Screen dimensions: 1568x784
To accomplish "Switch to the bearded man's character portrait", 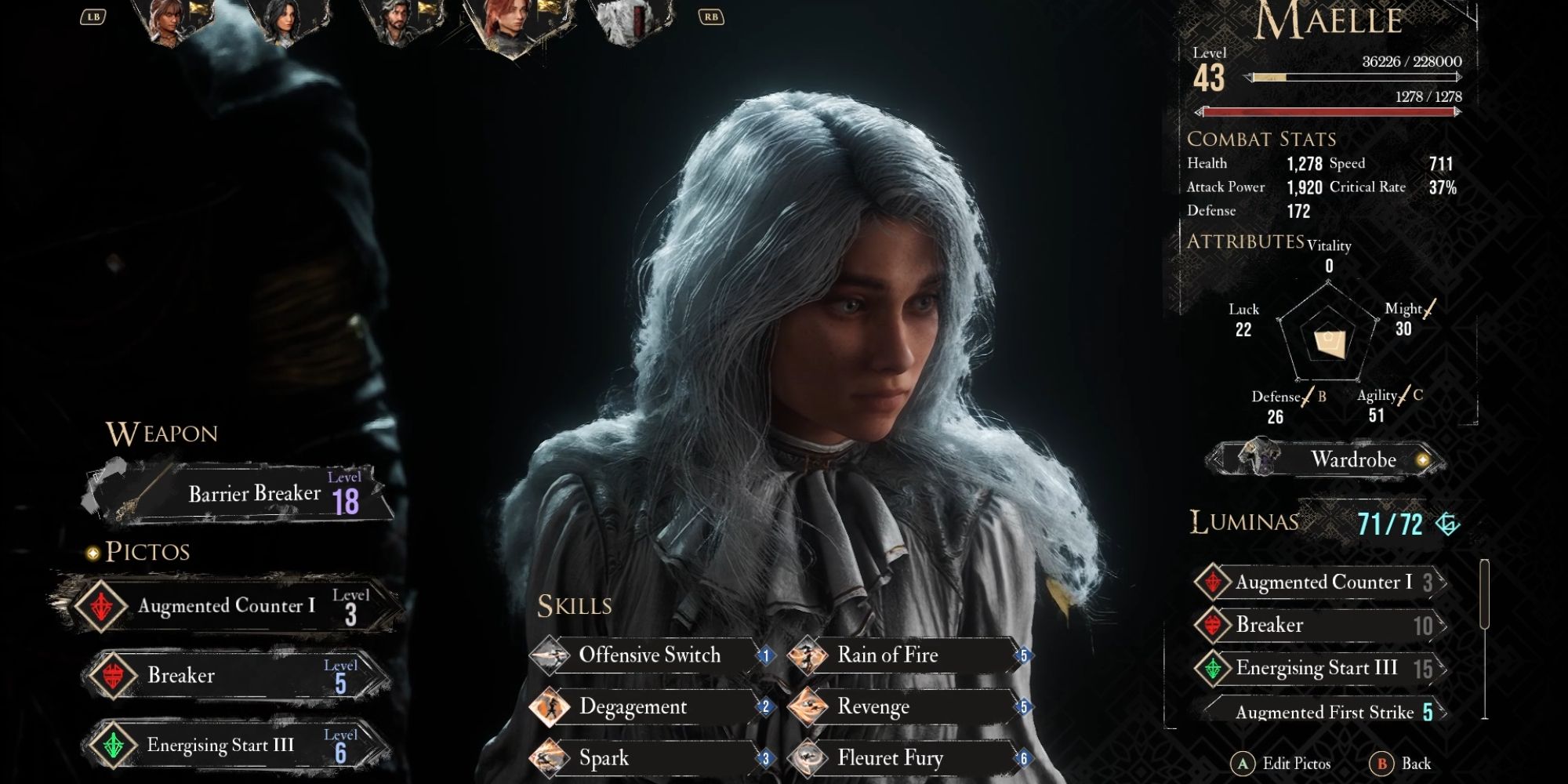I will coord(396,21).
